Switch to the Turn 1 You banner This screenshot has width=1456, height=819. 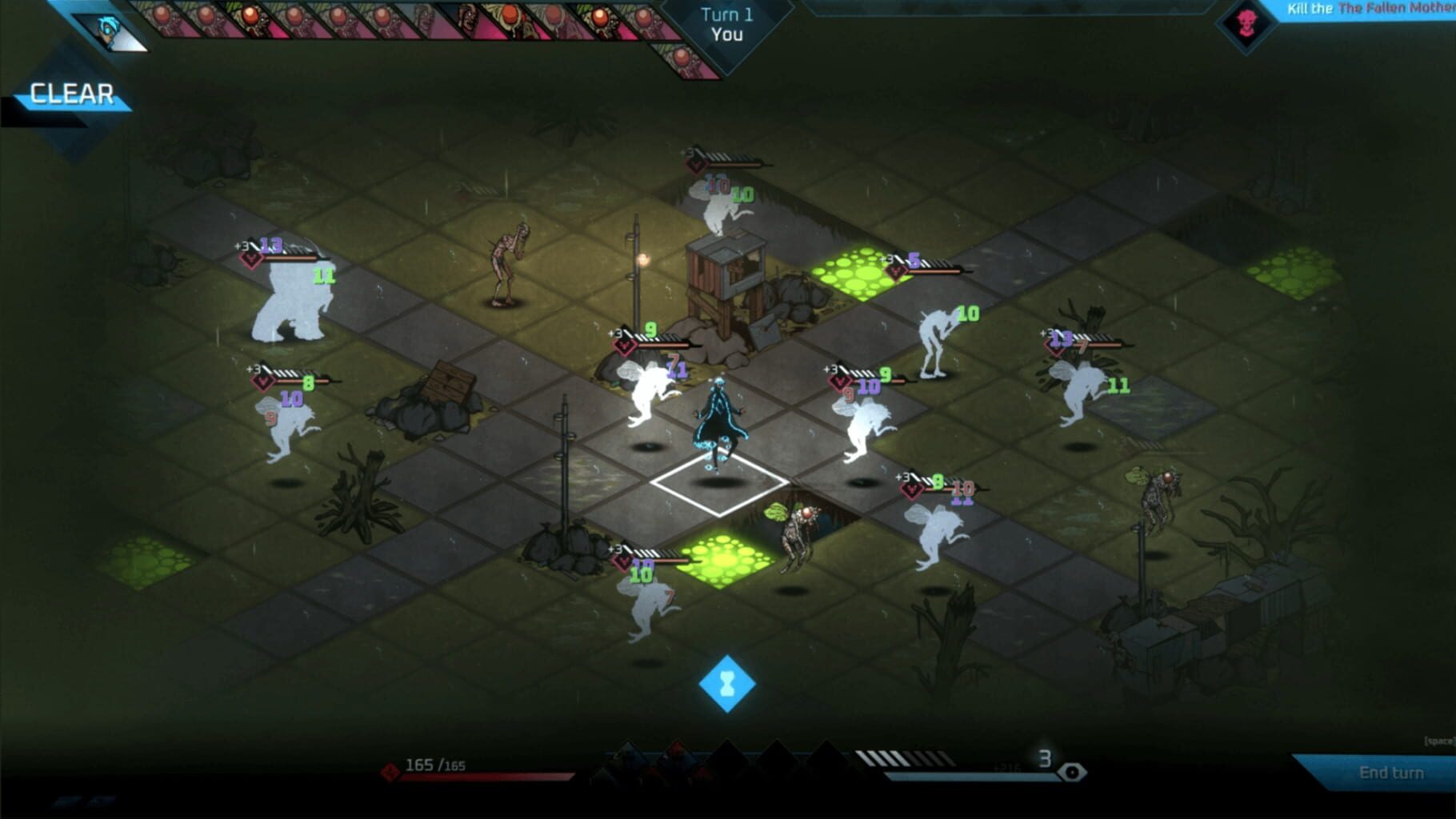(x=724, y=24)
